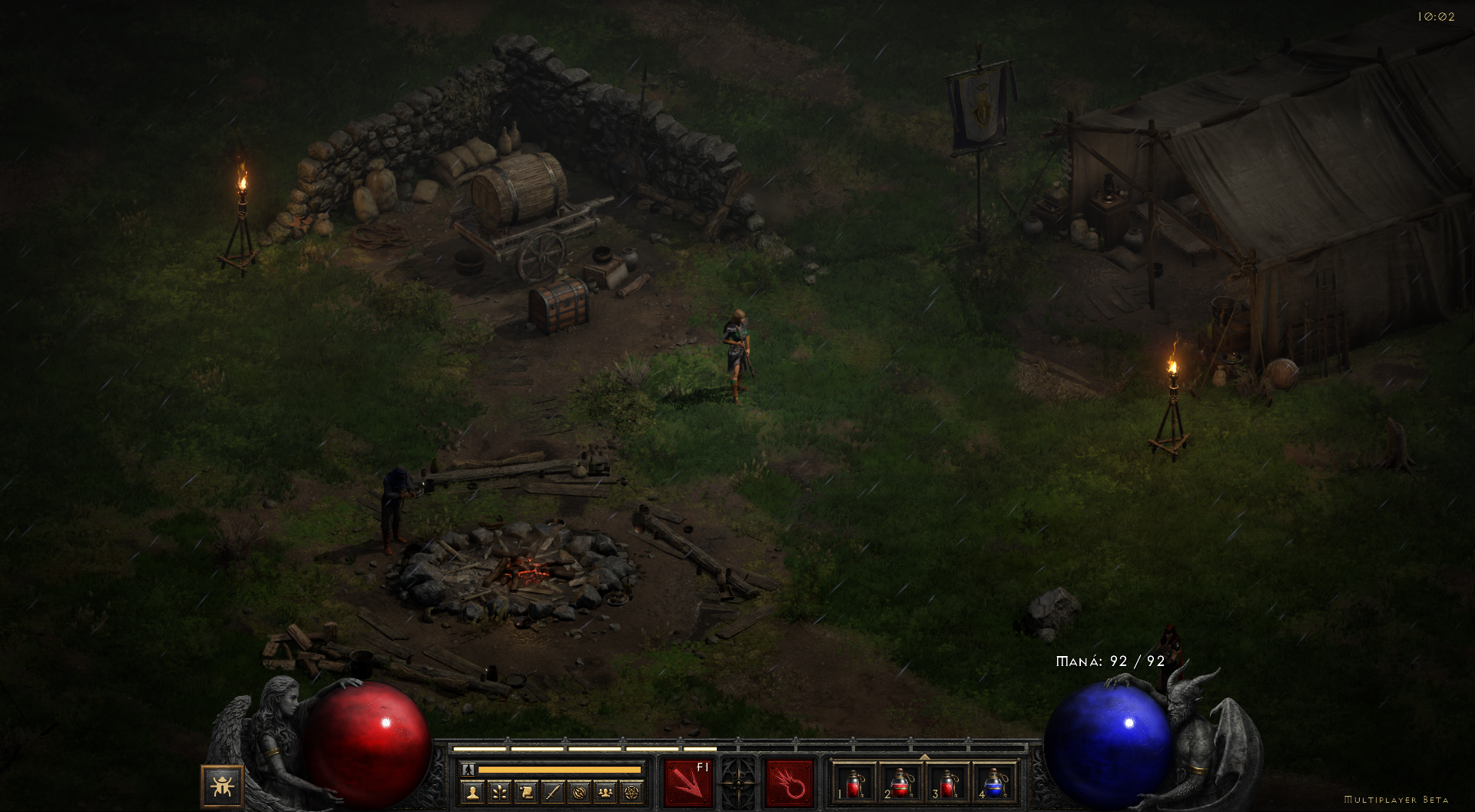Open the quest log scroll icon
The height and width of the screenshot is (812, 1475).
(x=526, y=790)
